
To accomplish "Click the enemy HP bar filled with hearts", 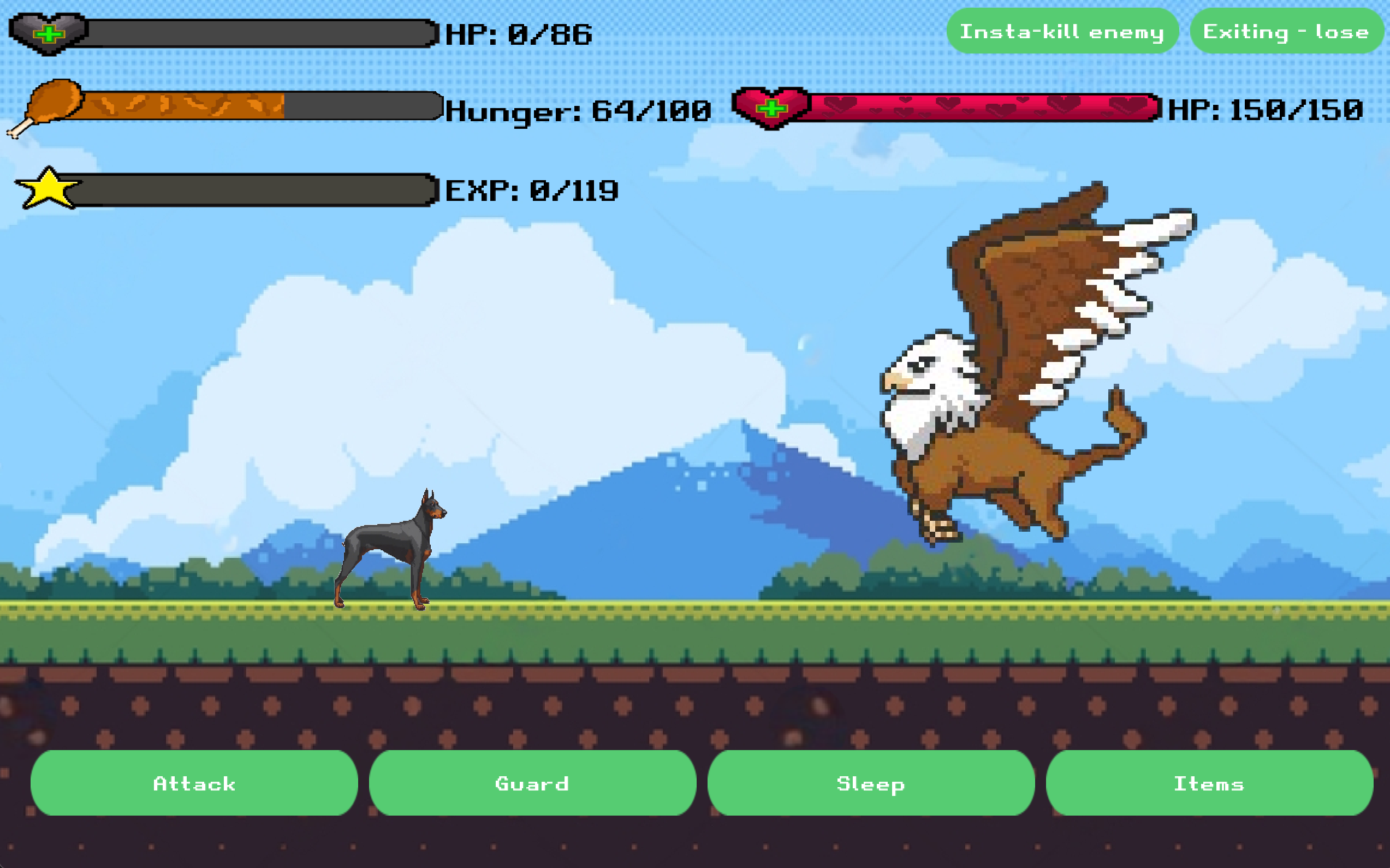I will 976,109.
